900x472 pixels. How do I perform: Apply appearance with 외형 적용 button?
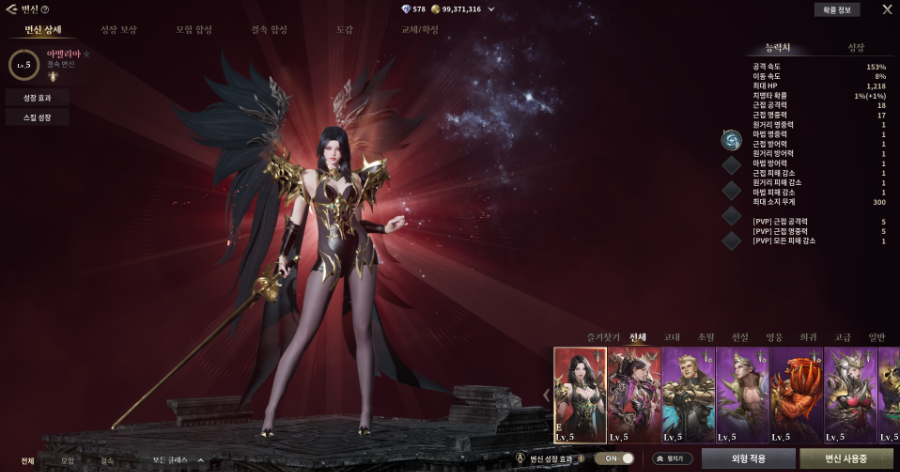(746, 459)
